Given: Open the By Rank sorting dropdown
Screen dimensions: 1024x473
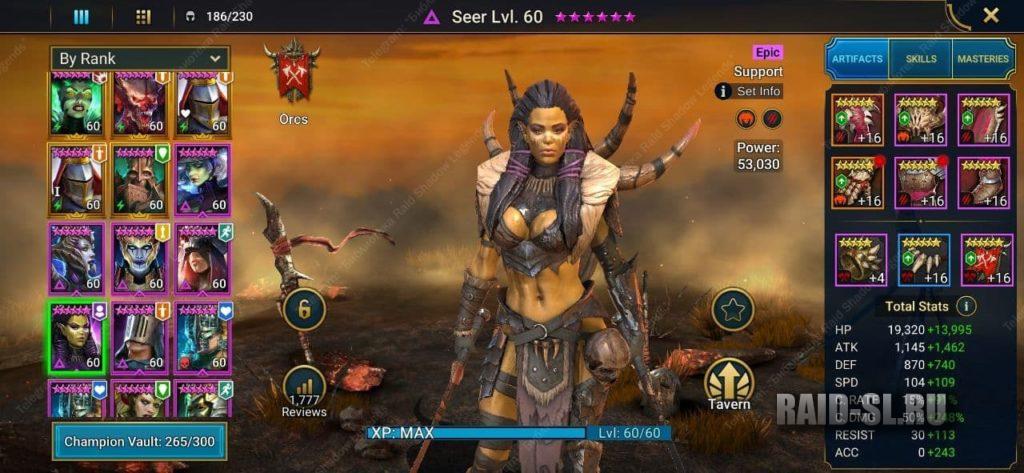Looking at the screenshot, I should click(141, 59).
